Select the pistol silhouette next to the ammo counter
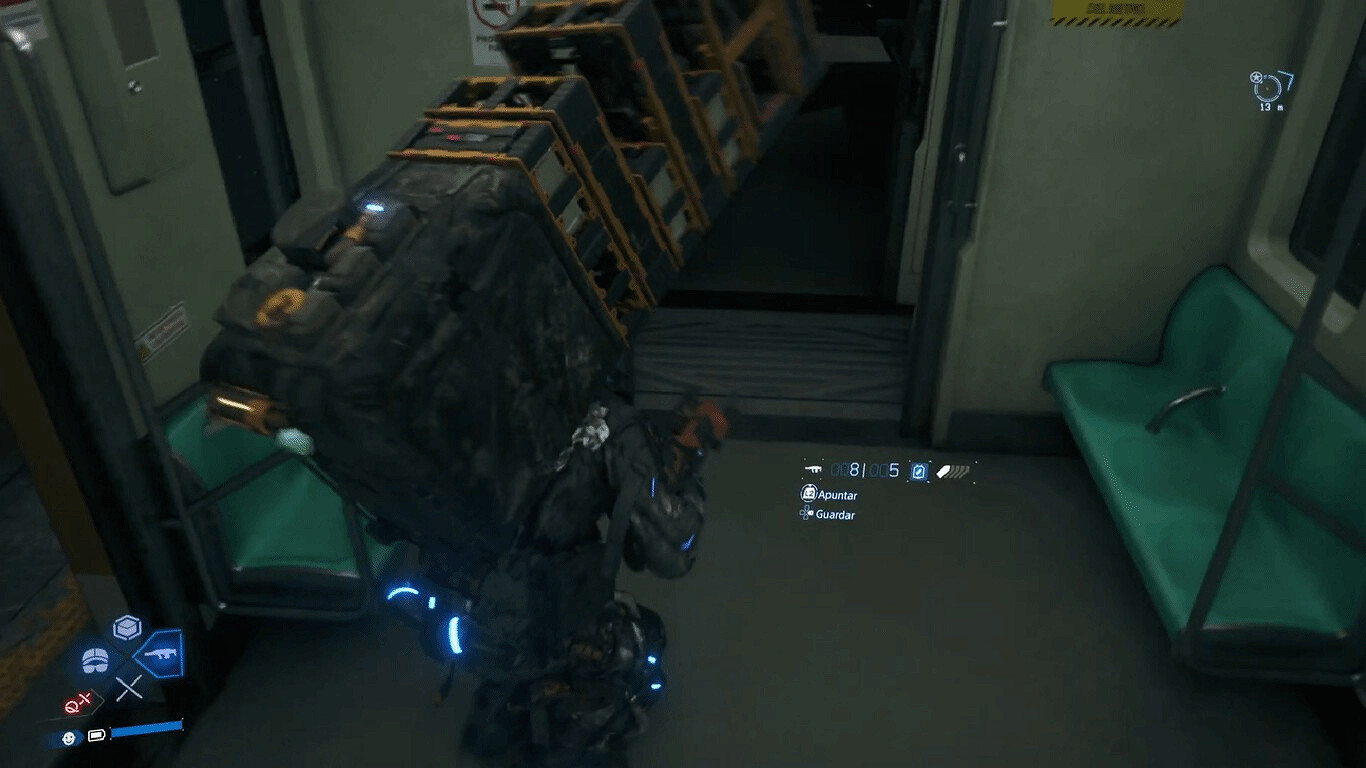Image resolution: width=1366 pixels, height=768 pixels. point(814,470)
